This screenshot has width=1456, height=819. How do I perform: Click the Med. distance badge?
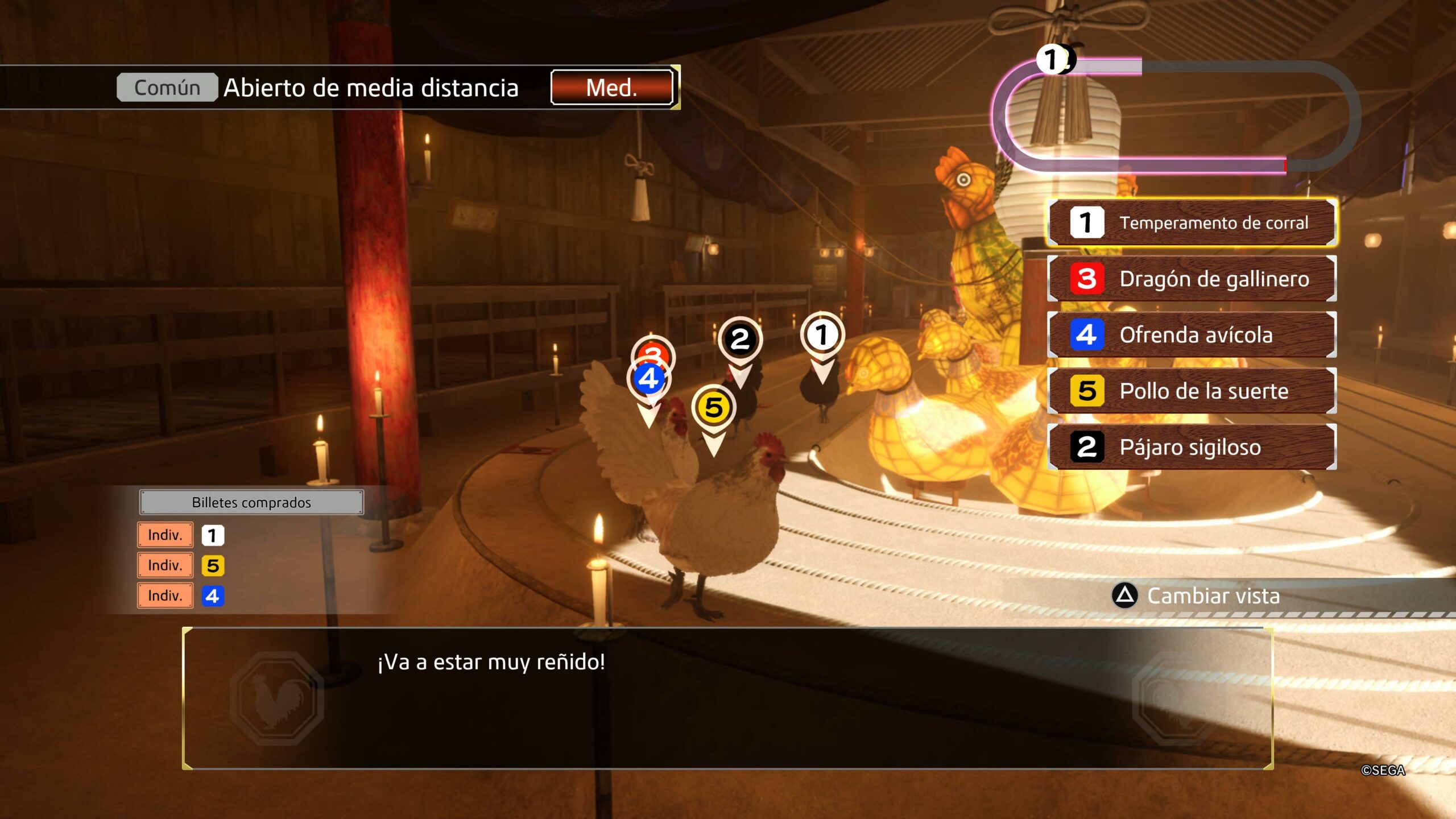pyautogui.click(x=612, y=88)
